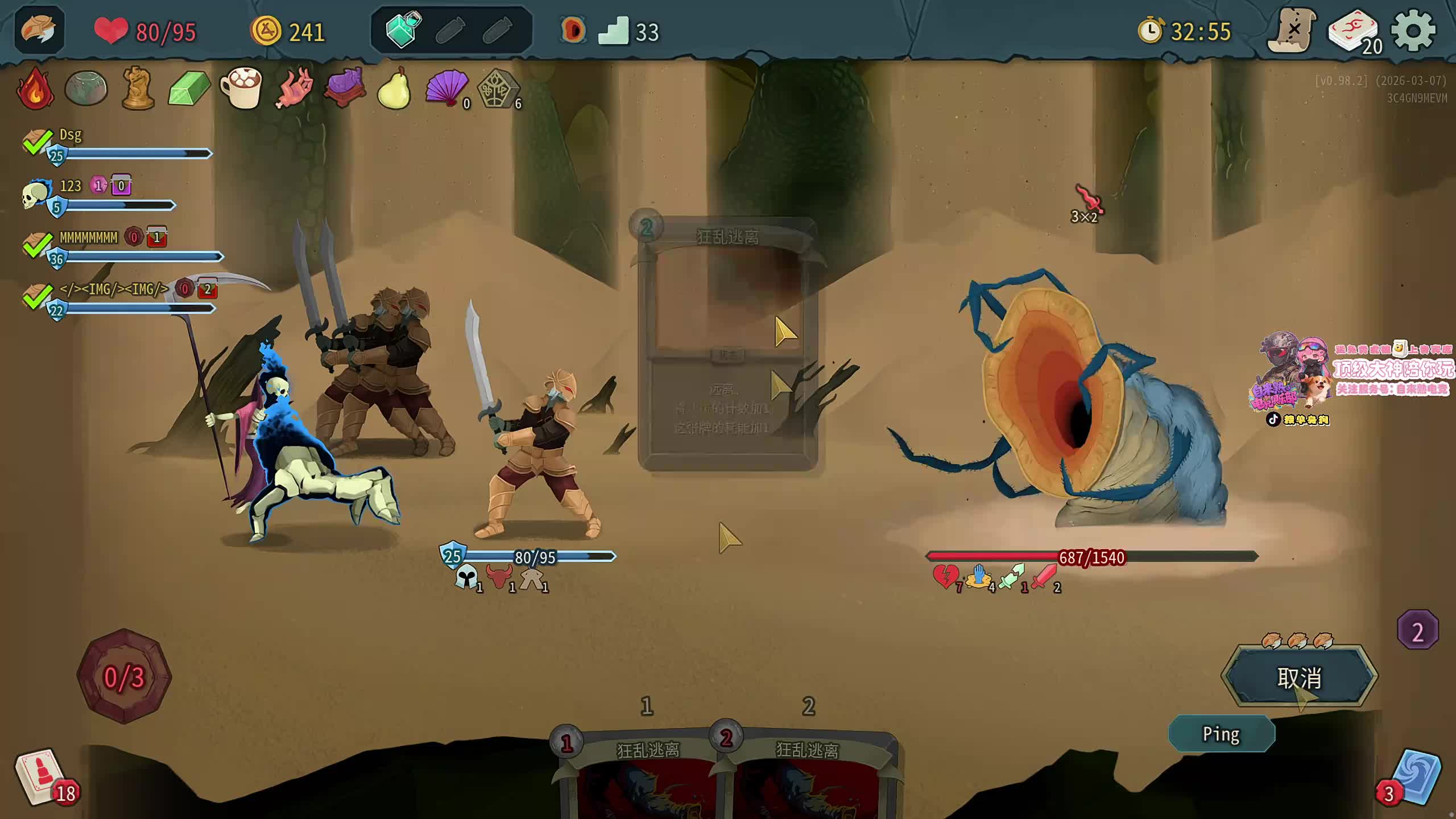Inspect the golden chess knight relic
The width and height of the screenshot is (1456, 819).
point(138,88)
